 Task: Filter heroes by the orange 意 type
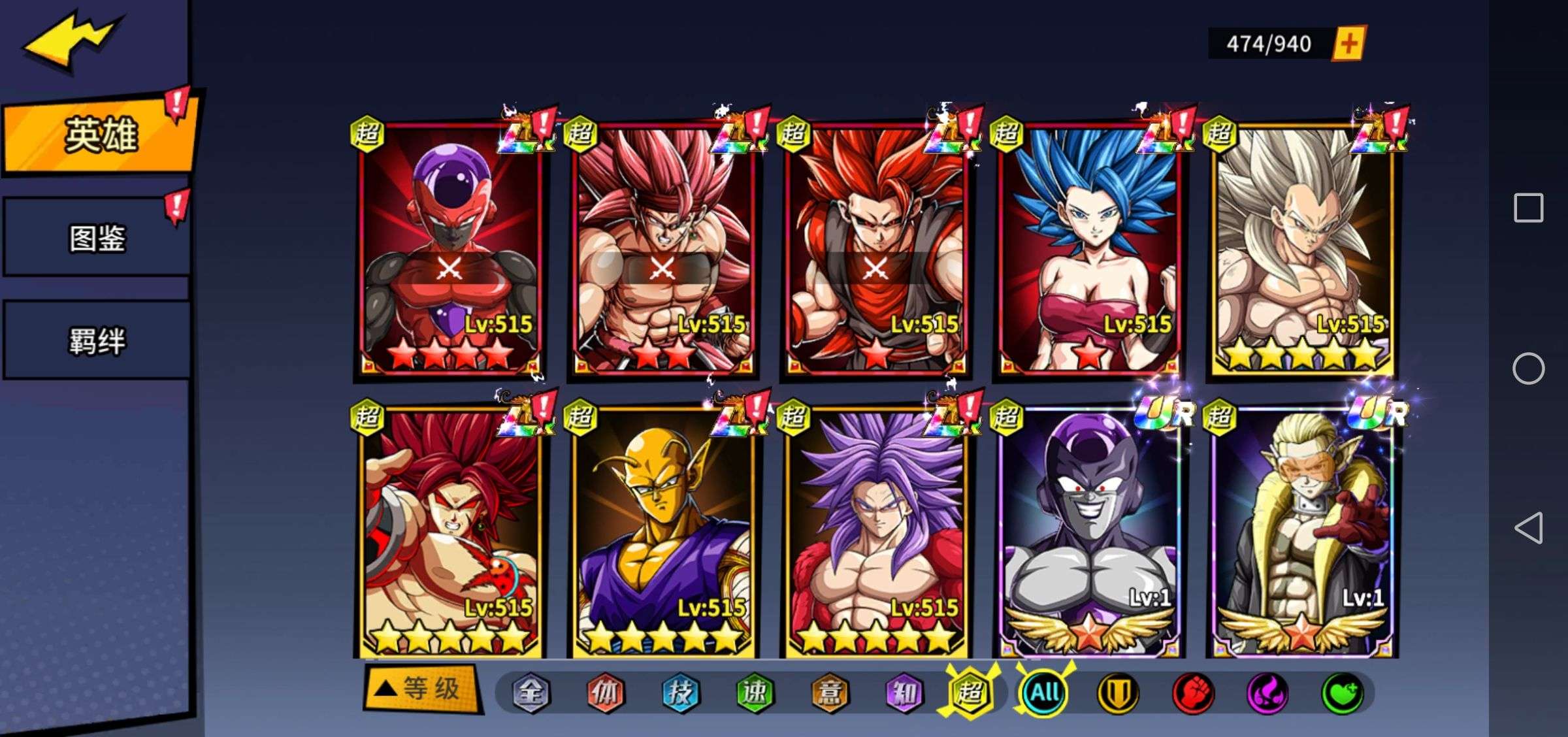pos(830,693)
